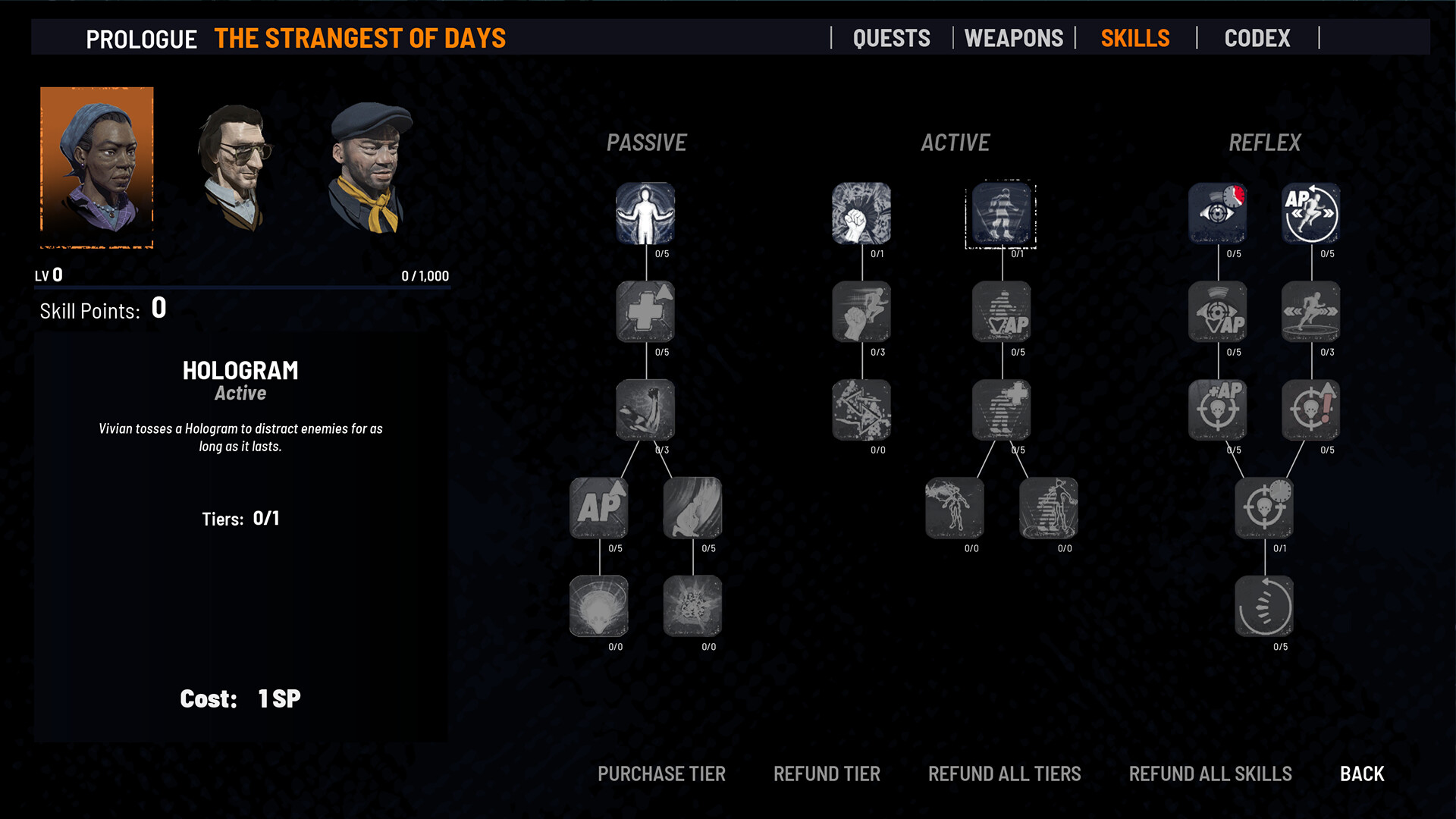This screenshot has height=819, width=1456.
Task: Click the outstretched-arms skill atop the Passive tree
Action: point(645,215)
